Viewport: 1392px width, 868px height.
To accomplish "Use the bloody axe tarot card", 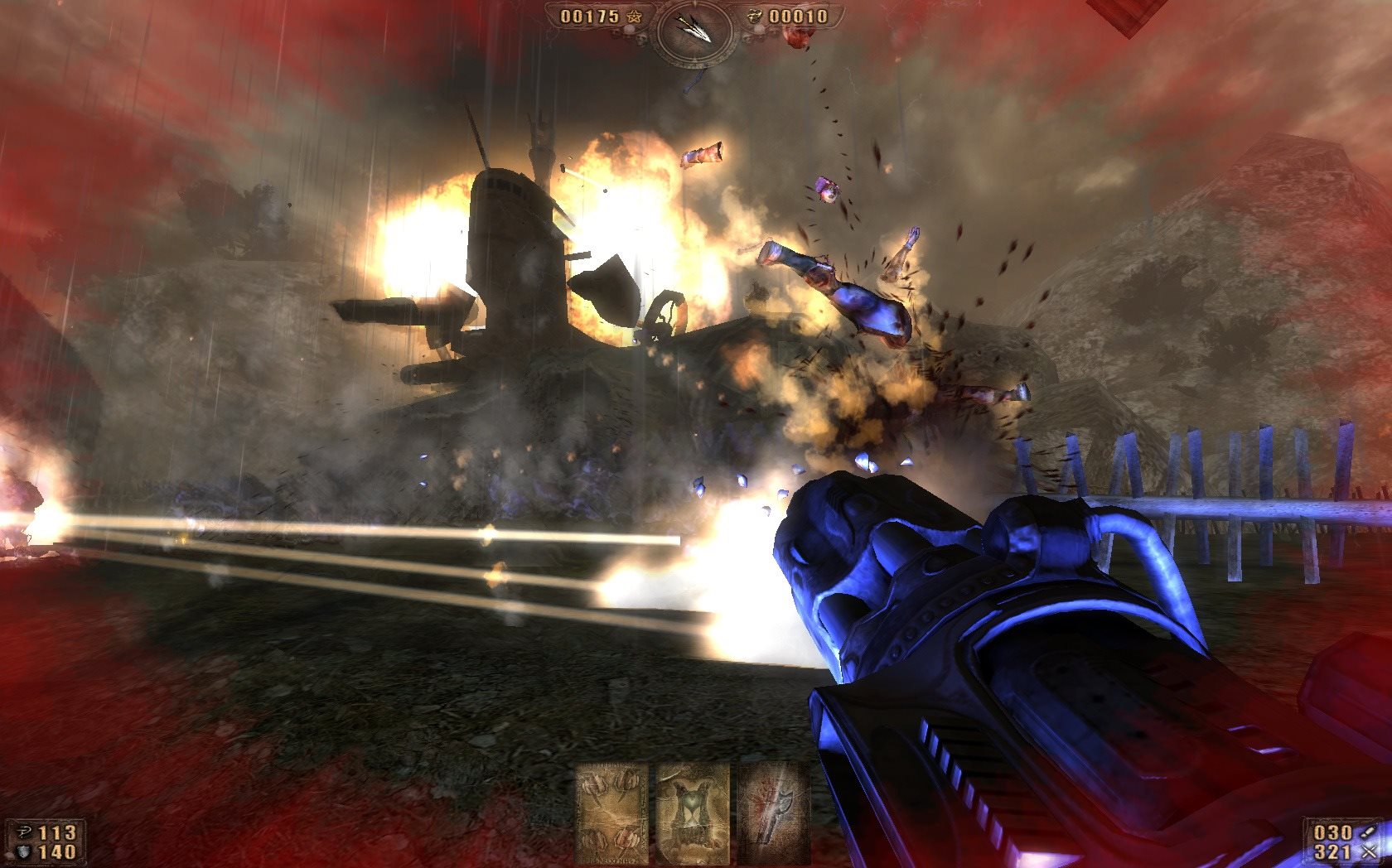I will (771, 813).
